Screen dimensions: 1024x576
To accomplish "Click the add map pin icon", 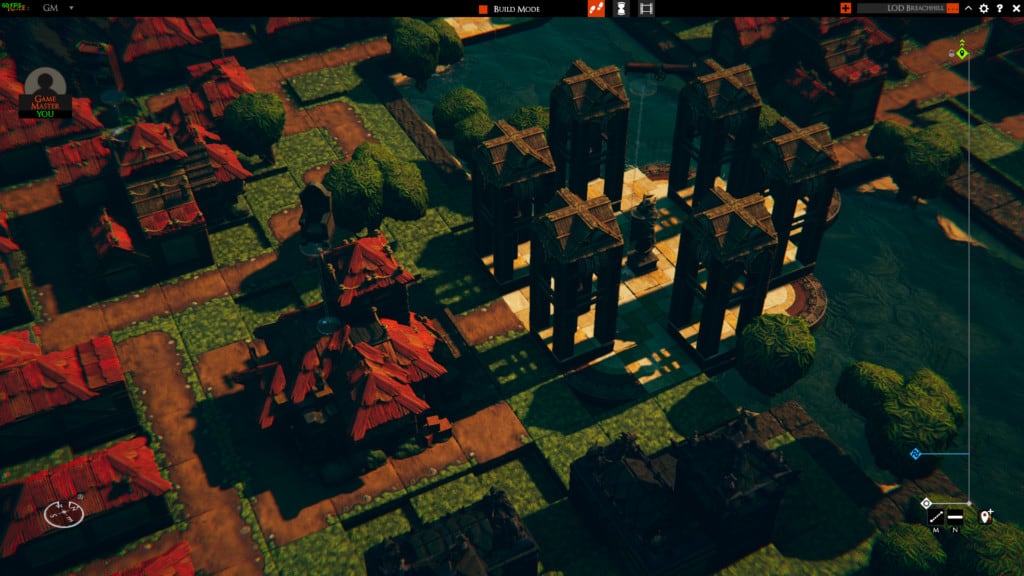I will tap(986, 516).
